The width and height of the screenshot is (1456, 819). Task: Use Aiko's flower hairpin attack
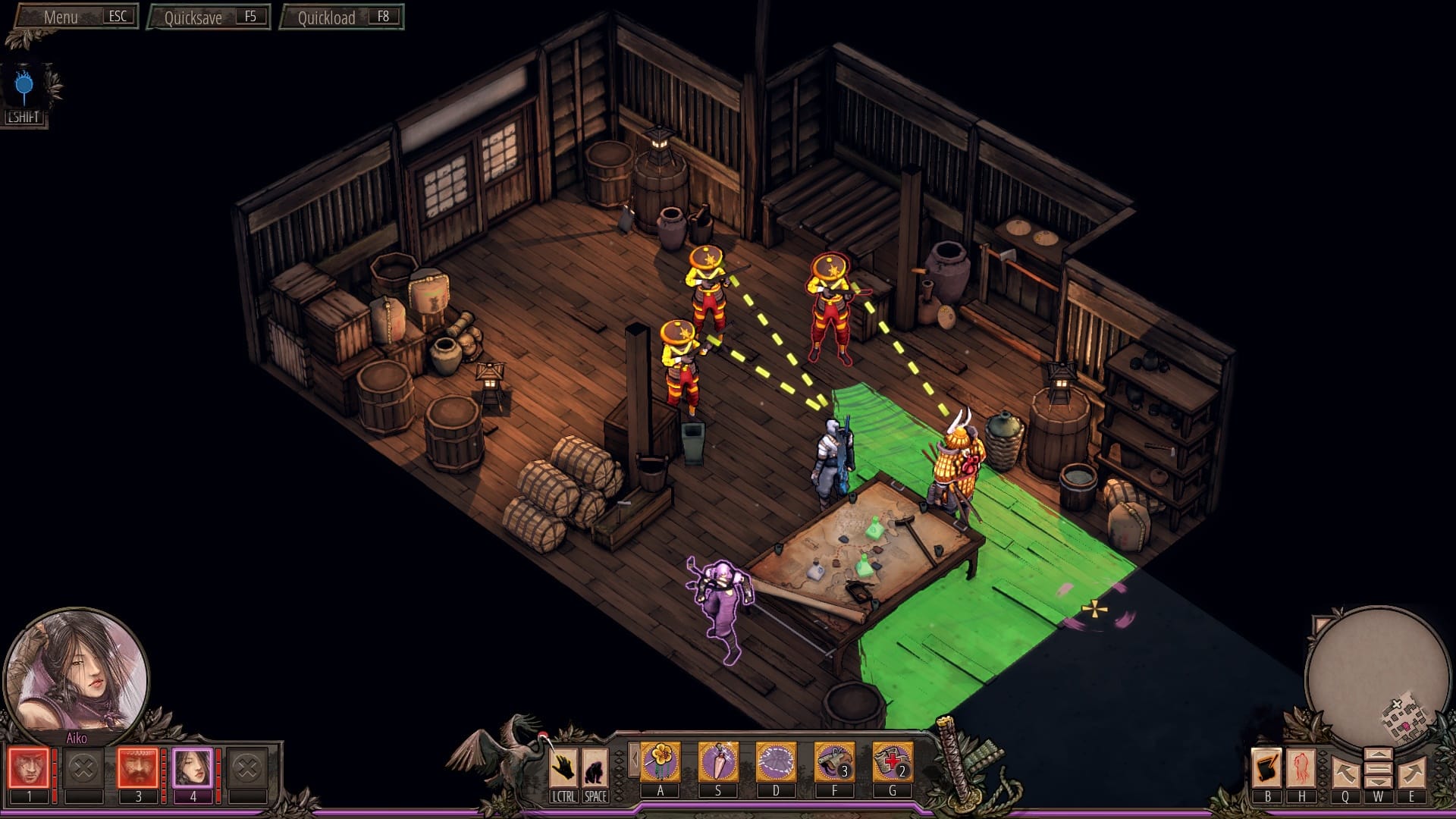tap(660, 761)
